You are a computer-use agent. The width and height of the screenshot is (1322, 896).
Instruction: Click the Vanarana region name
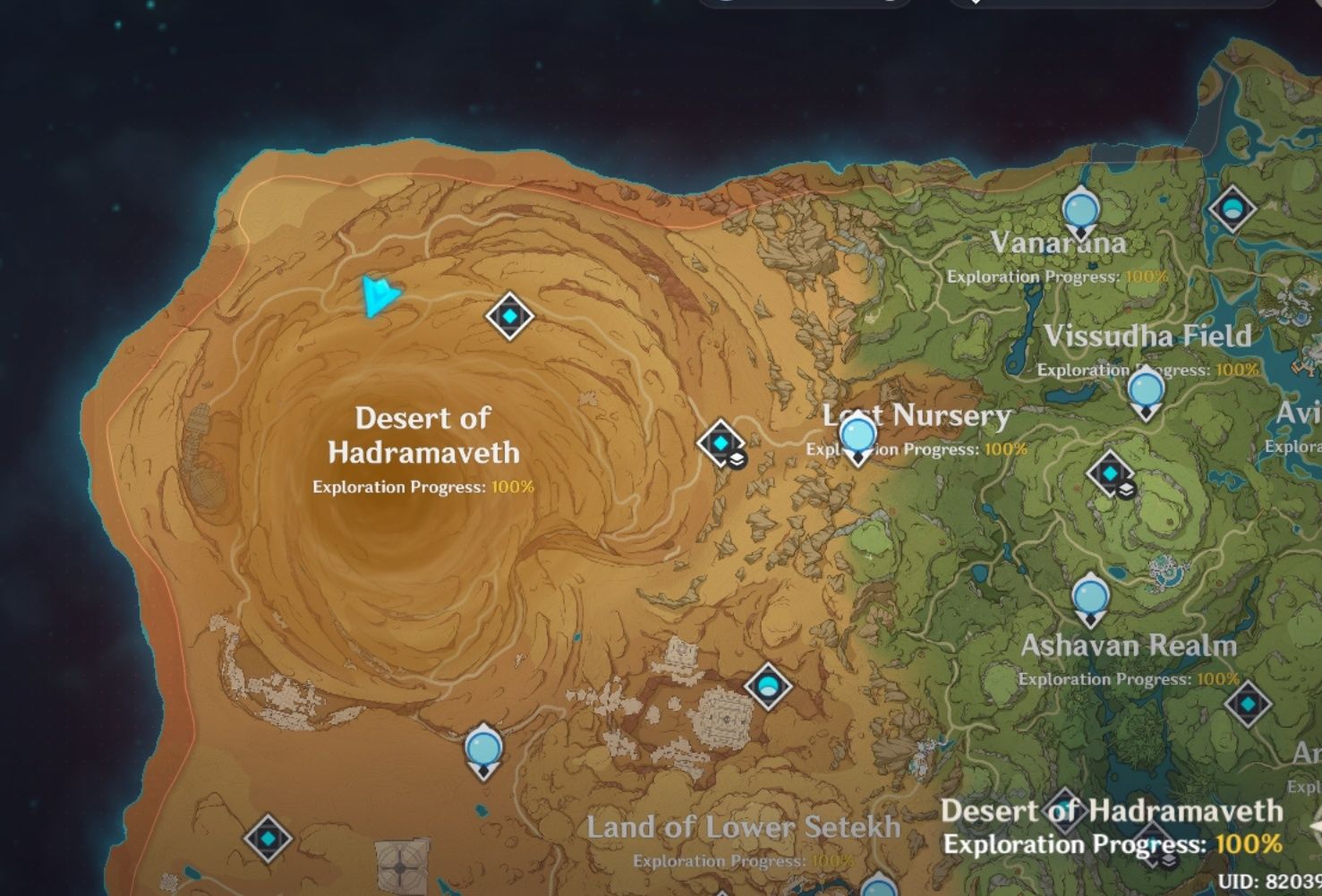tap(1059, 243)
